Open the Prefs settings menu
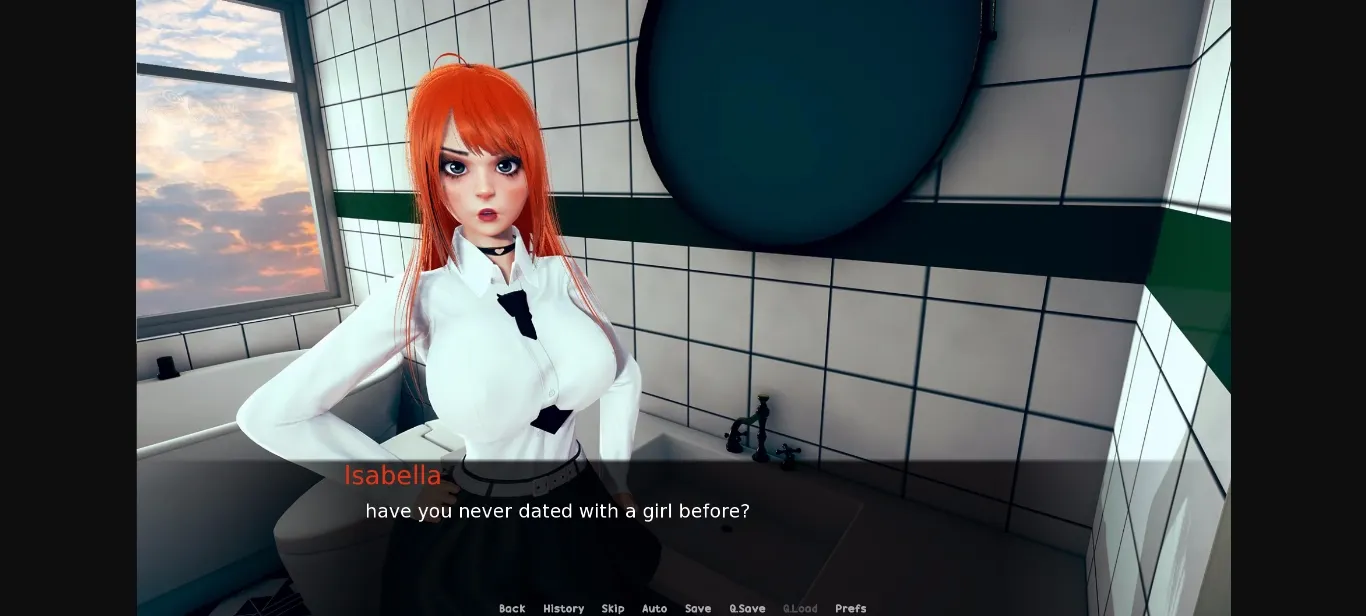Screen dimensions: 1366x616 click(x=851, y=608)
